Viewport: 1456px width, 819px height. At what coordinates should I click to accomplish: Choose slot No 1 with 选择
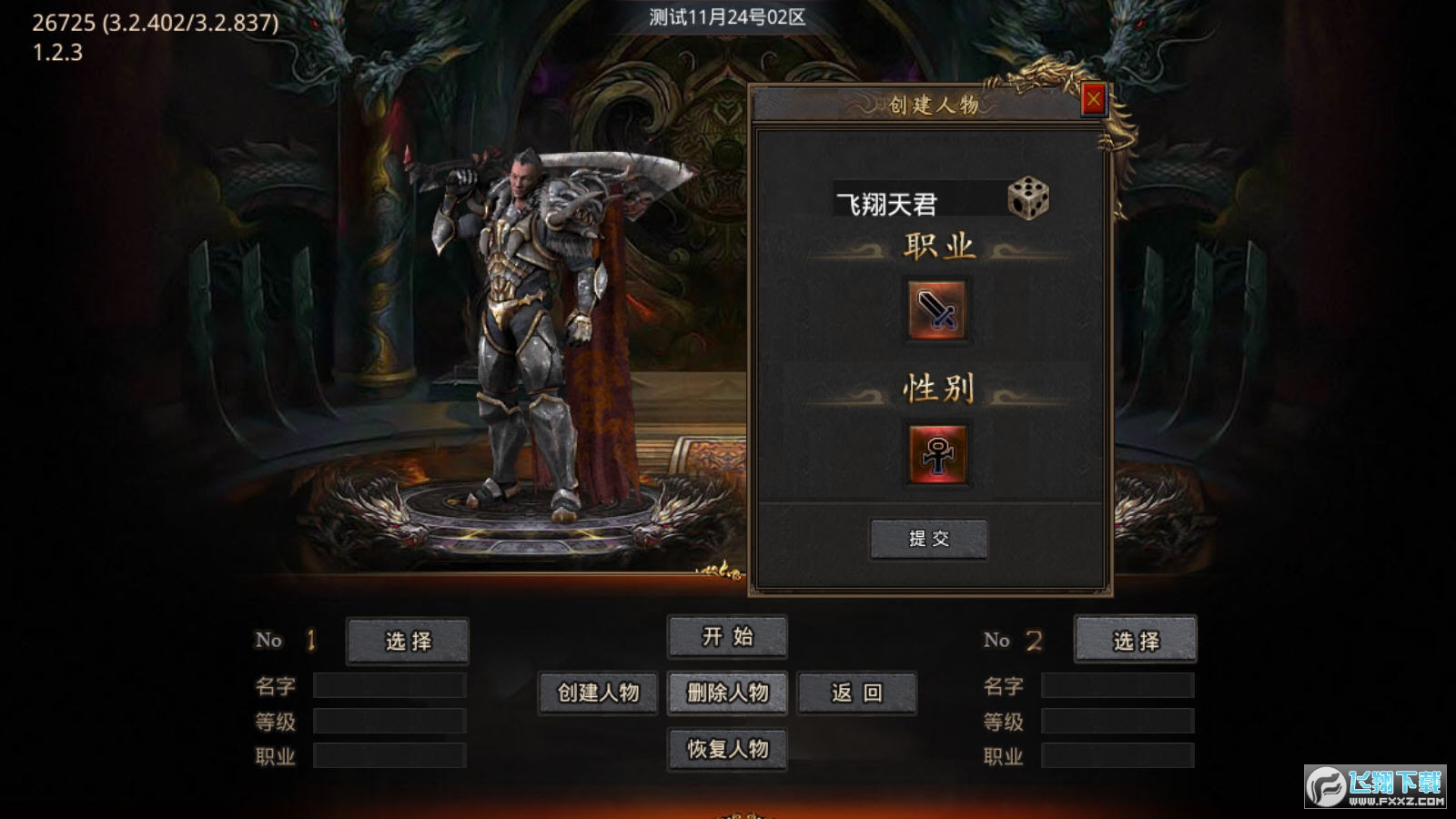(x=408, y=641)
